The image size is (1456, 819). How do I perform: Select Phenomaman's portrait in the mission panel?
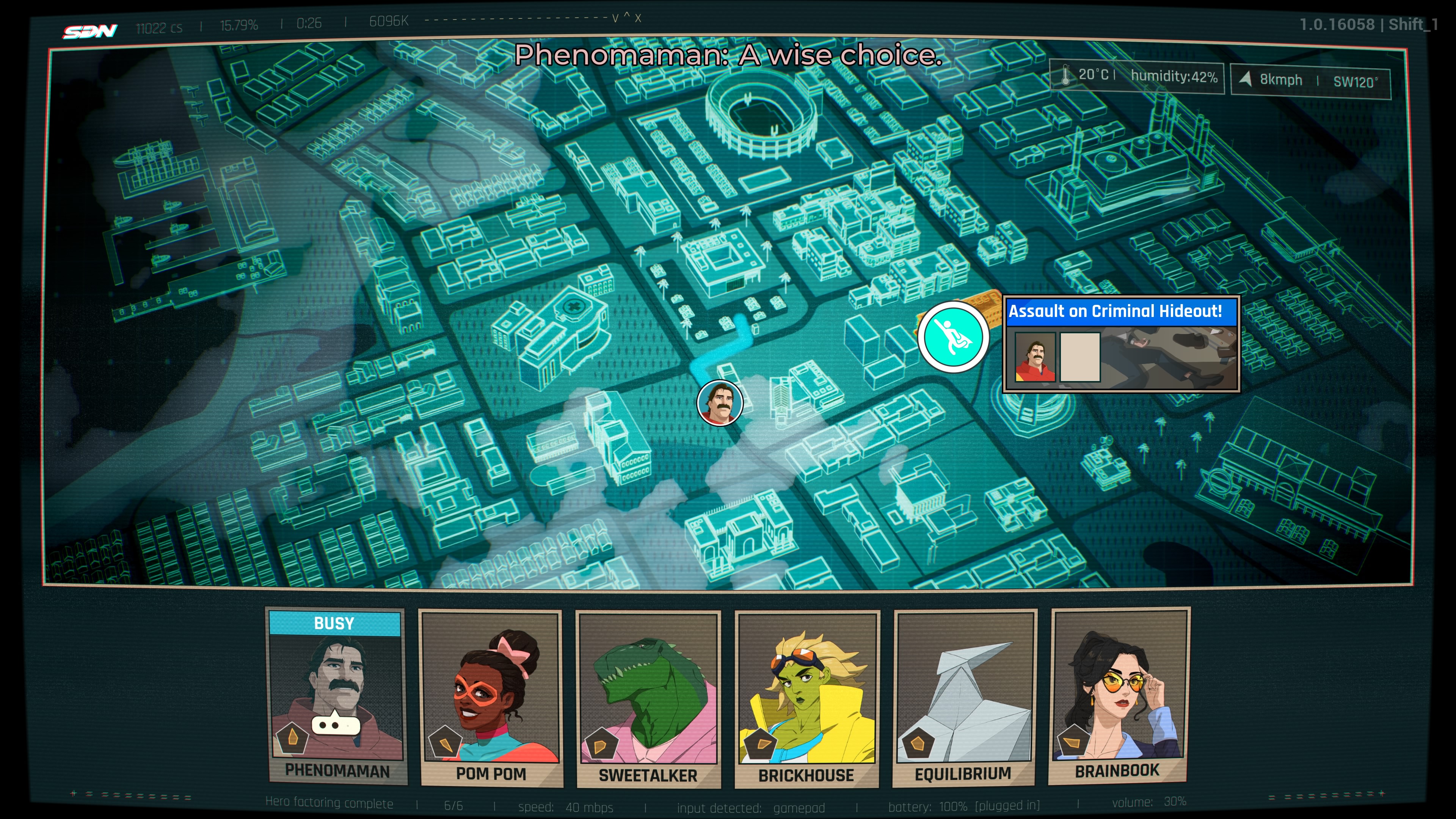click(x=1035, y=357)
